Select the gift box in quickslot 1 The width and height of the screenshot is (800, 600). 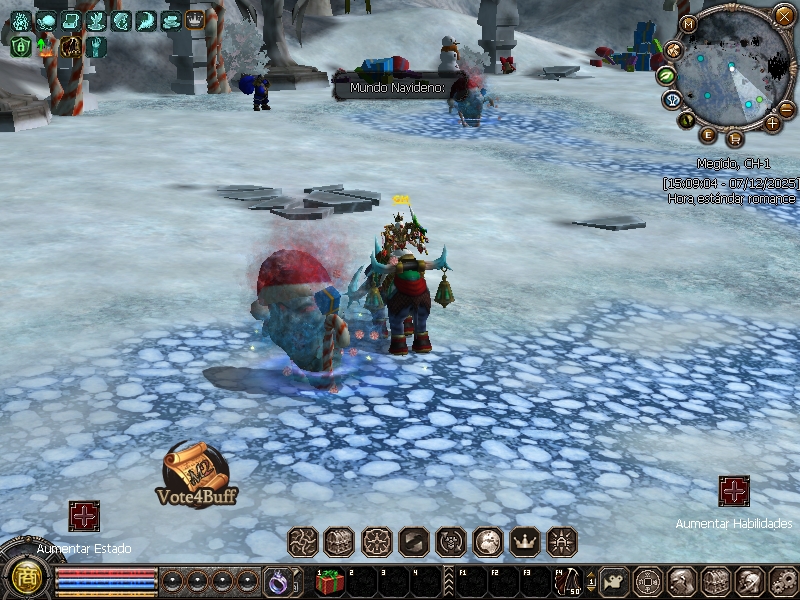(x=329, y=581)
